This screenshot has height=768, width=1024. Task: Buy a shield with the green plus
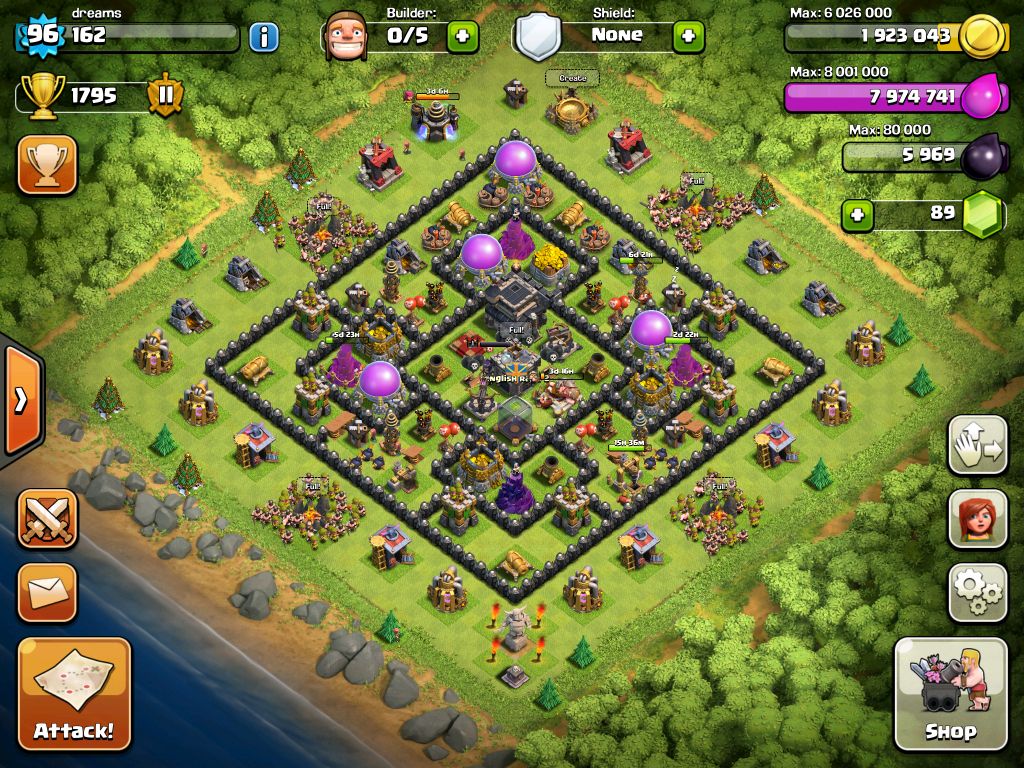[688, 37]
